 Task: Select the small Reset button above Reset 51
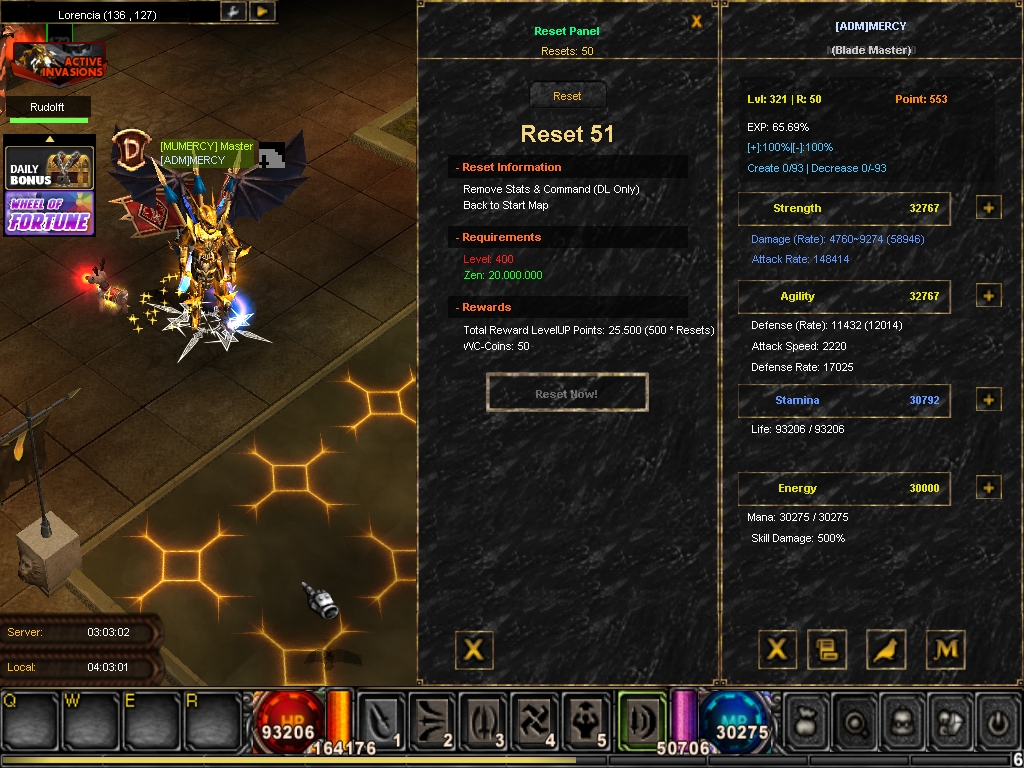pyautogui.click(x=567, y=96)
